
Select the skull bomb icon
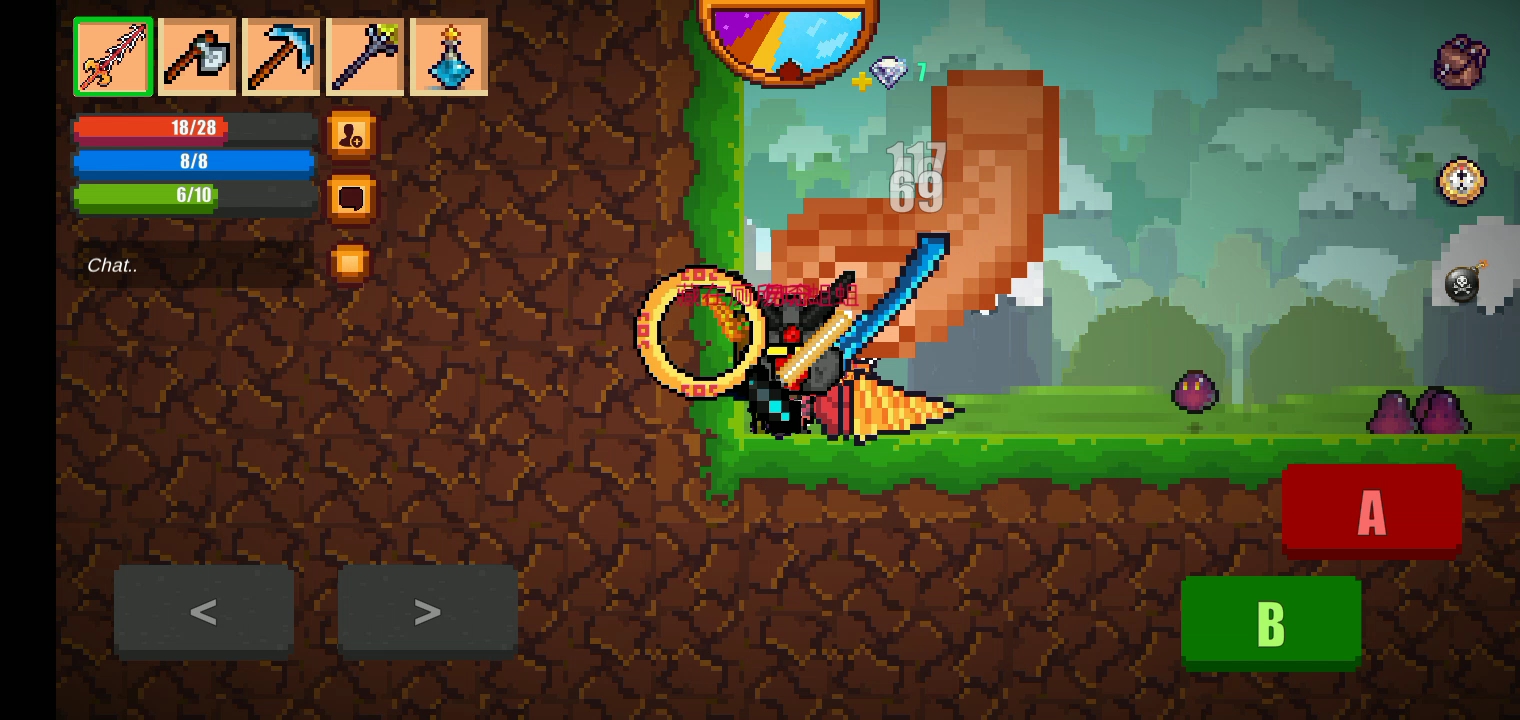pos(1464,284)
